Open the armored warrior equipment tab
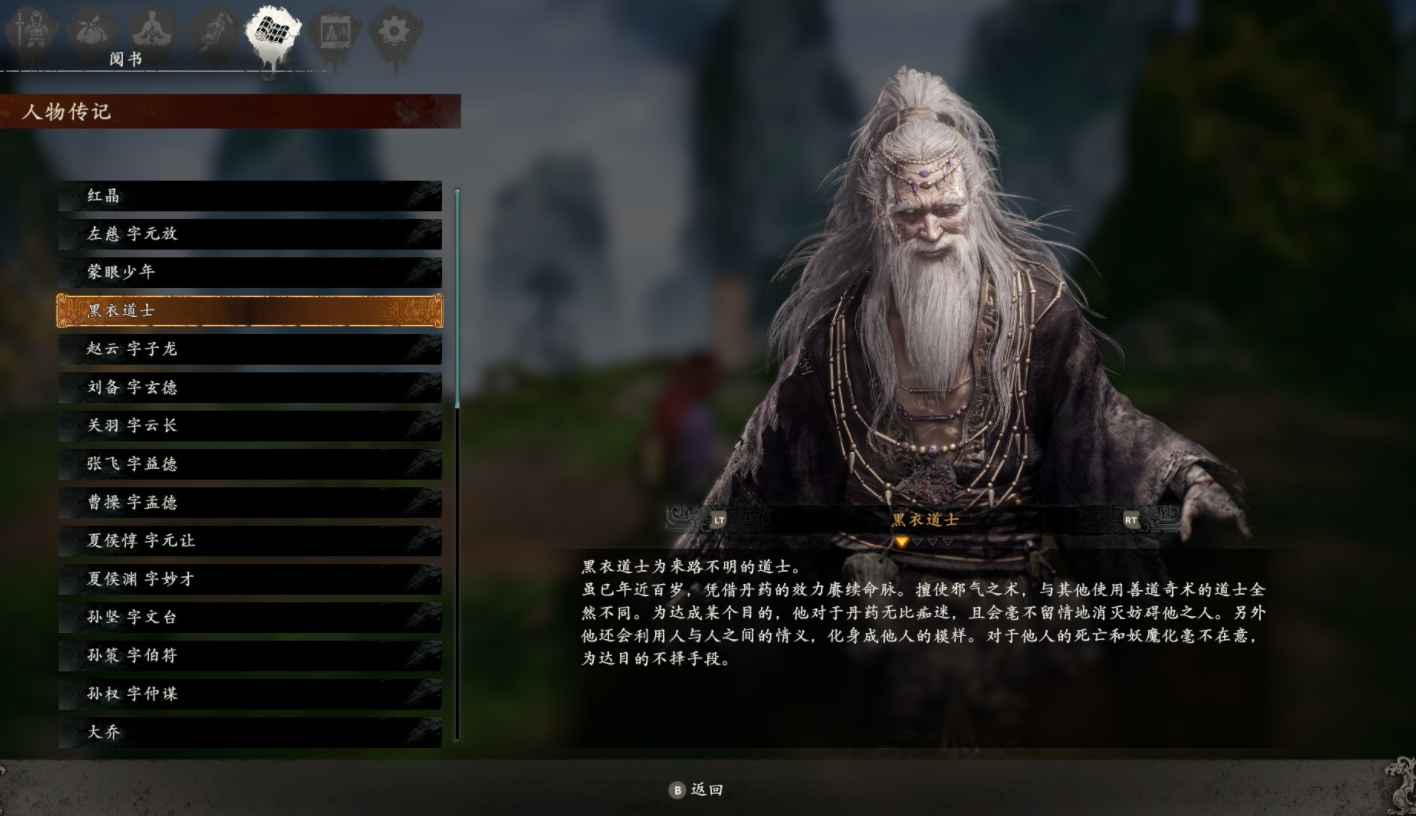 29,30
